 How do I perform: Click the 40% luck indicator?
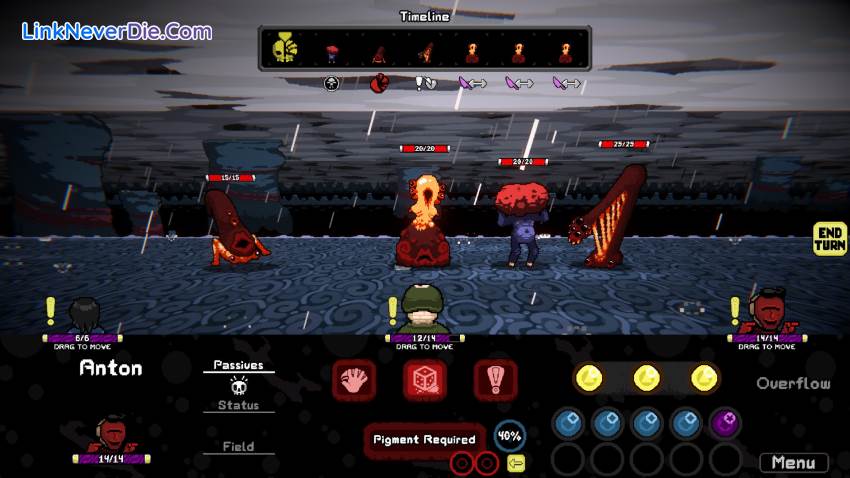(510, 436)
